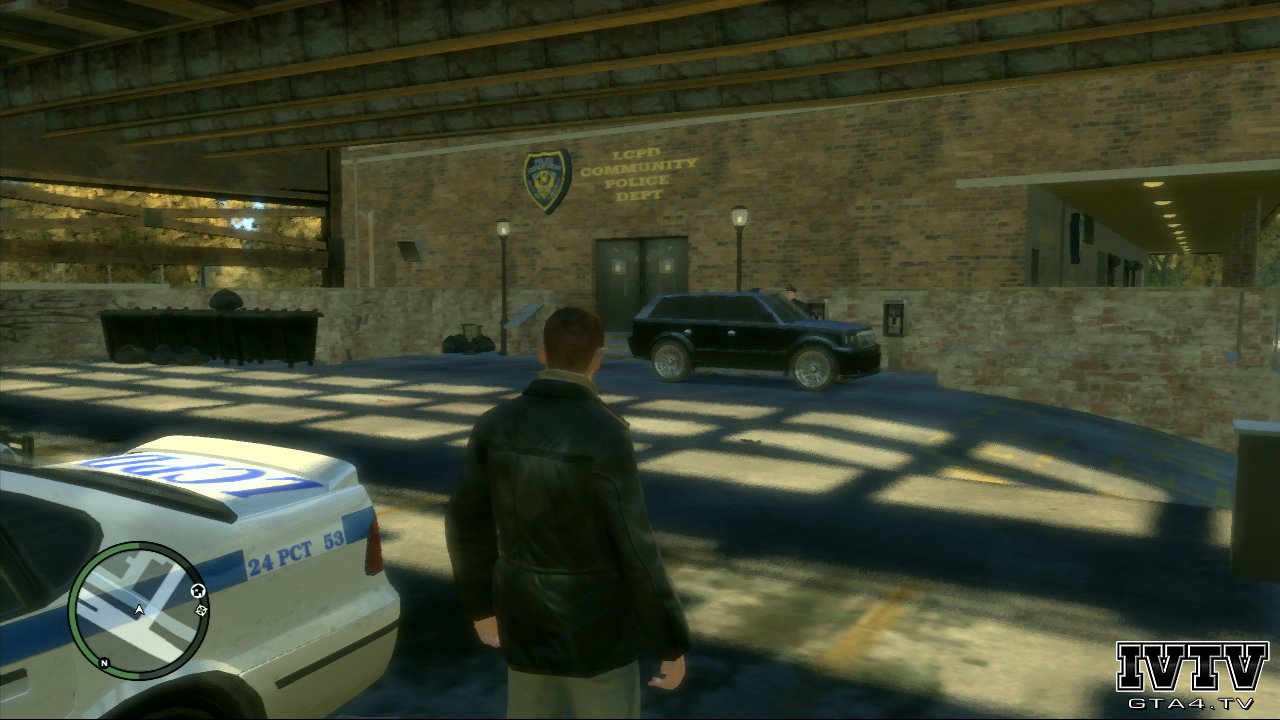Click the circular radar minimap

(x=138, y=610)
